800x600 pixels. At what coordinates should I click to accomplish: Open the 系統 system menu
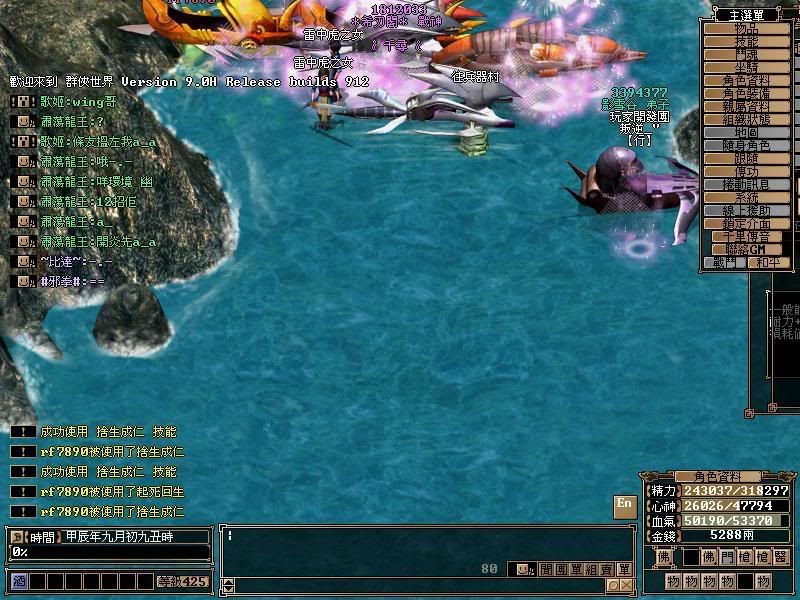click(746, 198)
